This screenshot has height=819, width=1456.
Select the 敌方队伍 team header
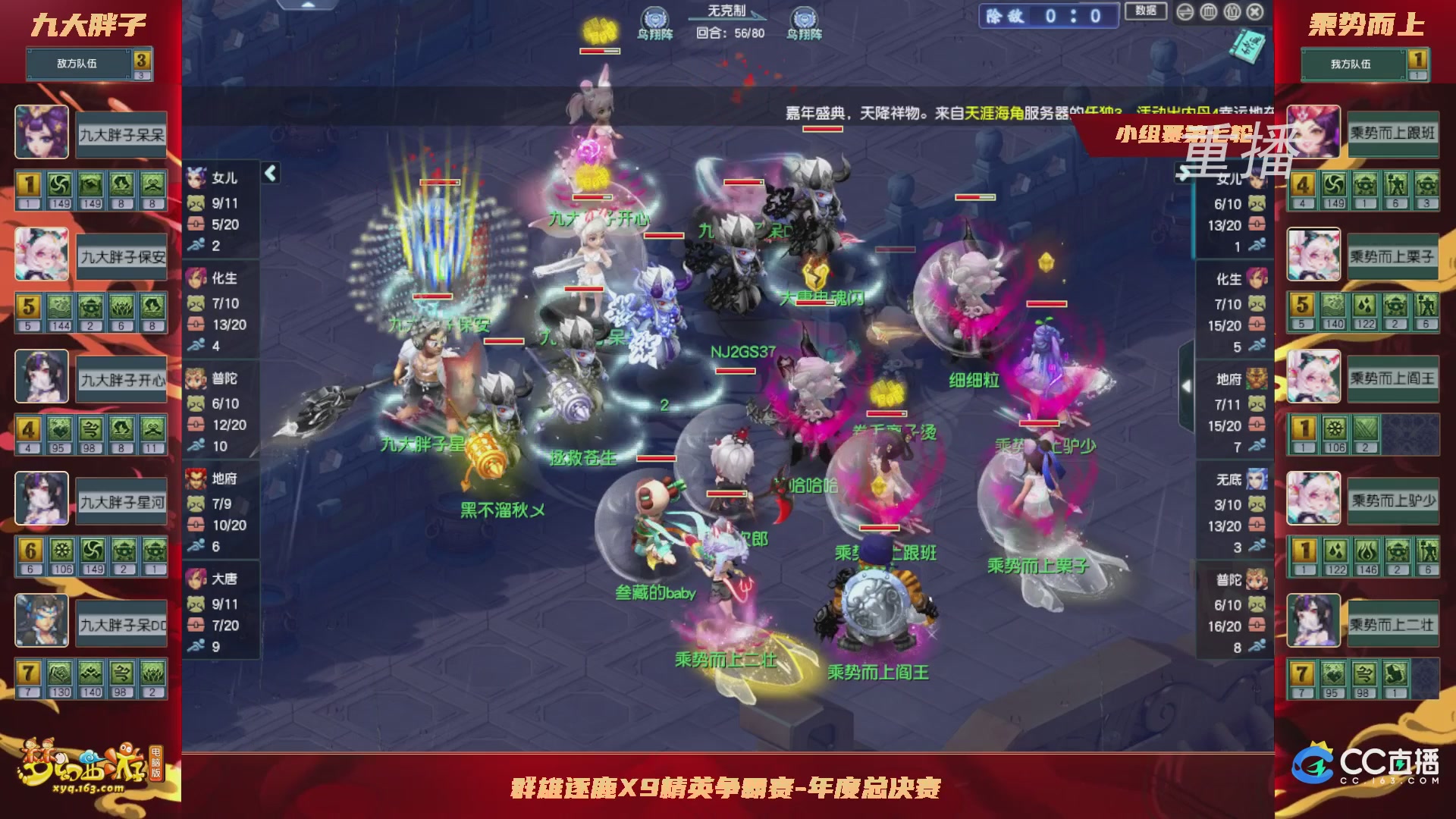[x=76, y=64]
